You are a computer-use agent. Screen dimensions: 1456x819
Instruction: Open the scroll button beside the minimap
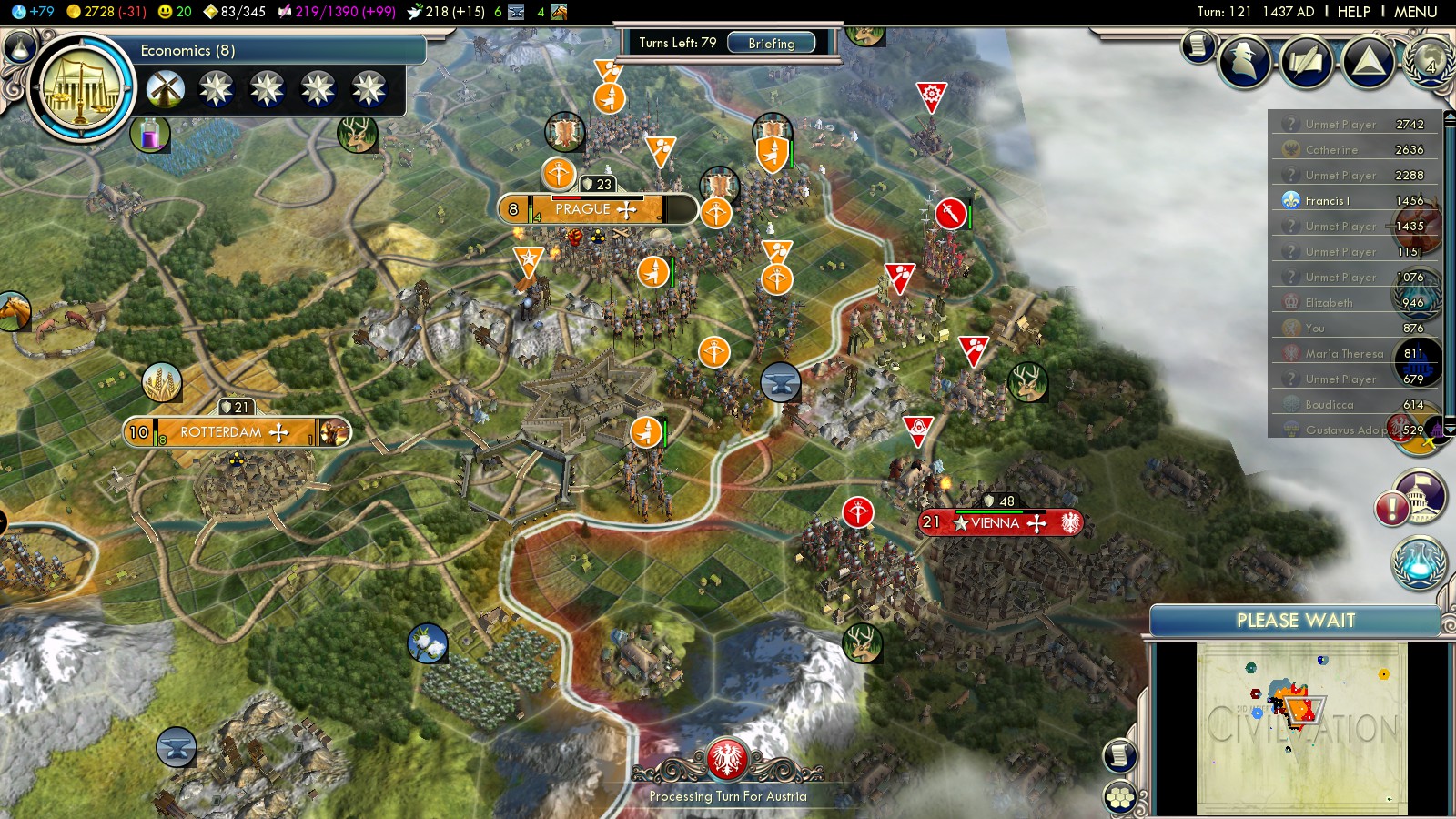pos(1120,755)
